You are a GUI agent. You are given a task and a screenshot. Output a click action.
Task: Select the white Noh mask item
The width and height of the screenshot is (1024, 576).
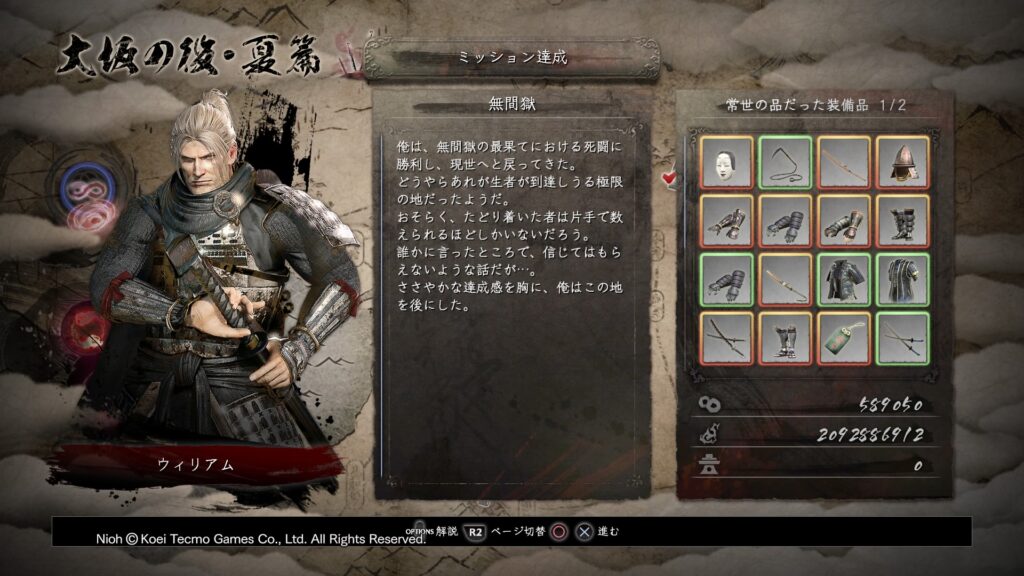pyautogui.click(x=726, y=162)
